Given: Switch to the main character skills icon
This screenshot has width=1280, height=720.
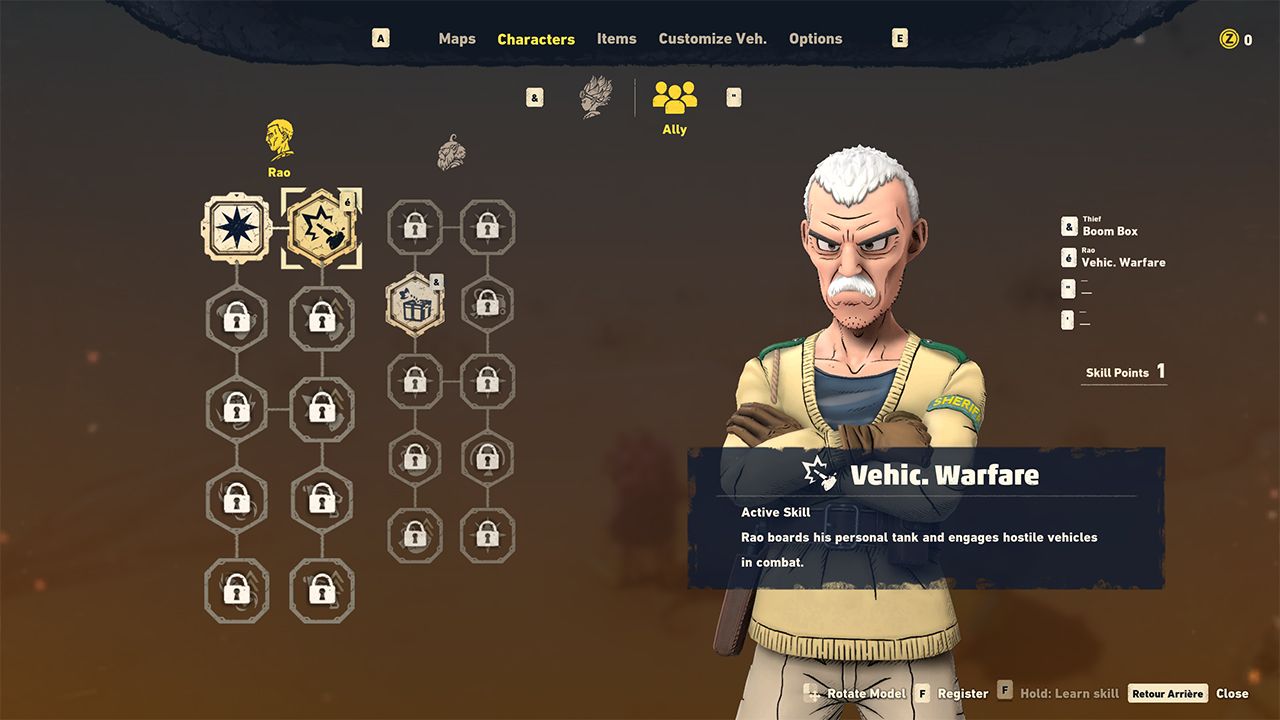Looking at the screenshot, I should [x=595, y=97].
